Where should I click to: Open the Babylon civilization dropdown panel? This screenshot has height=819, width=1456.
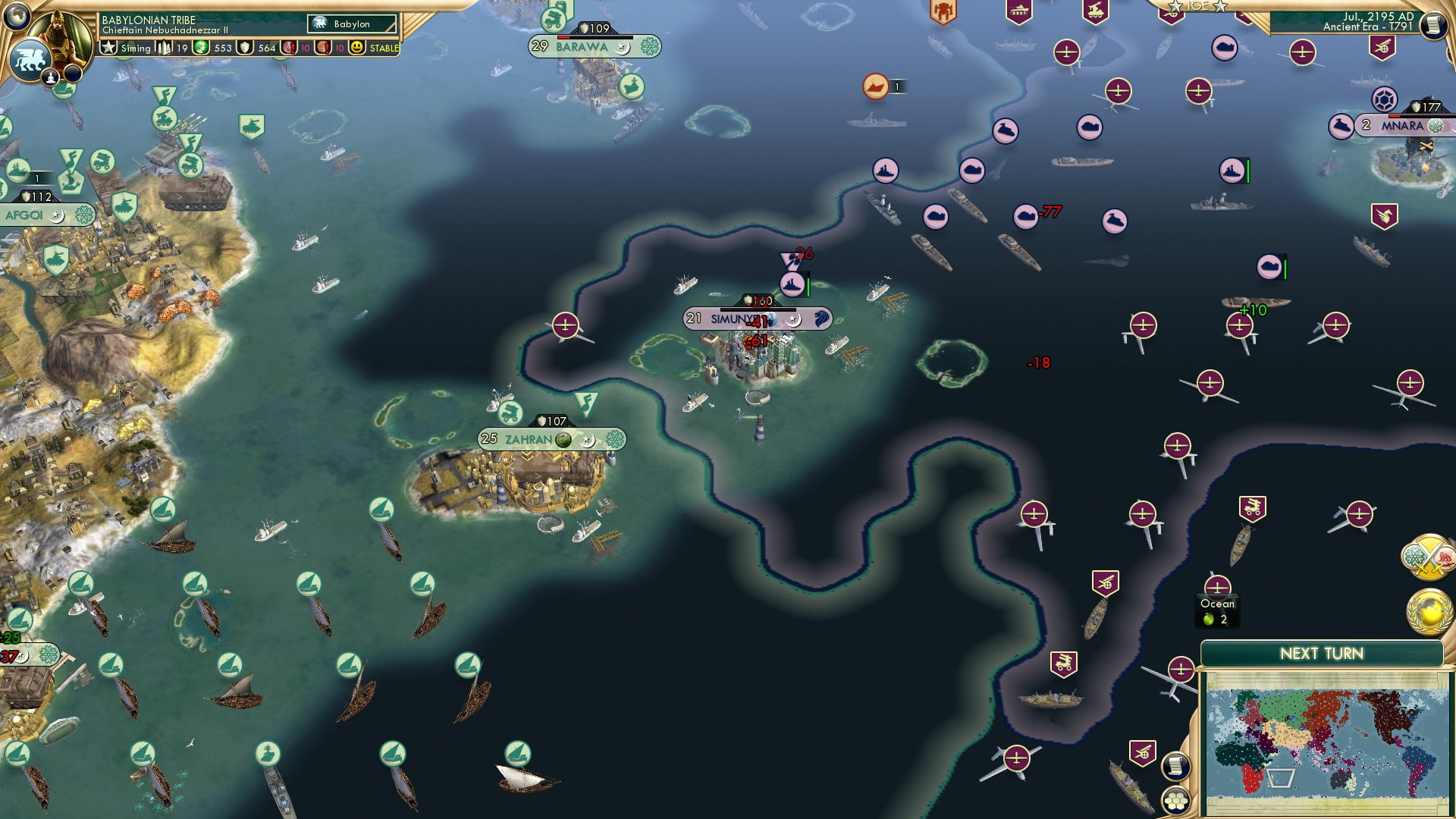click(x=353, y=24)
